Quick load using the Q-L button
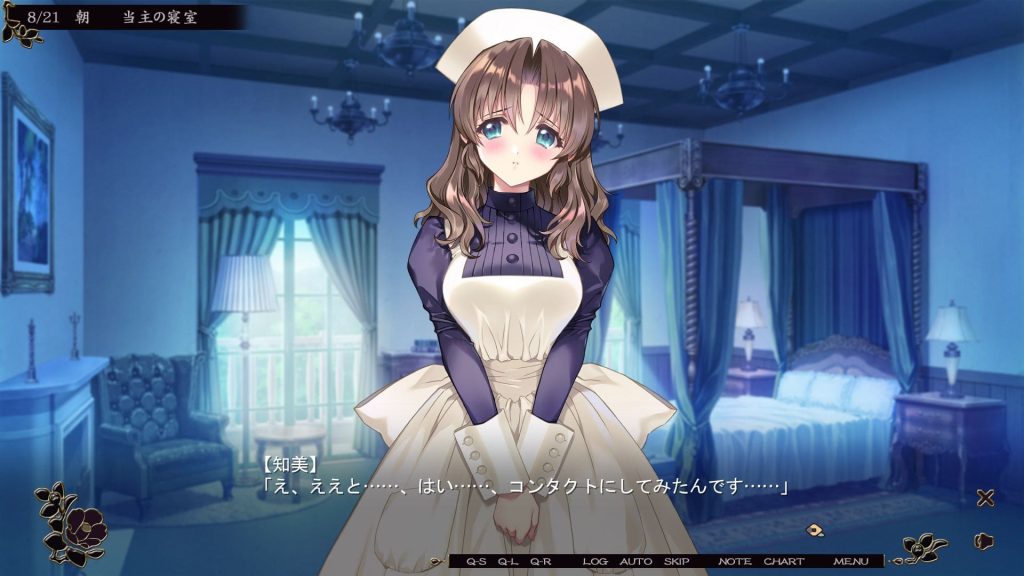Screen dimensions: 1024x576 point(509,562)
